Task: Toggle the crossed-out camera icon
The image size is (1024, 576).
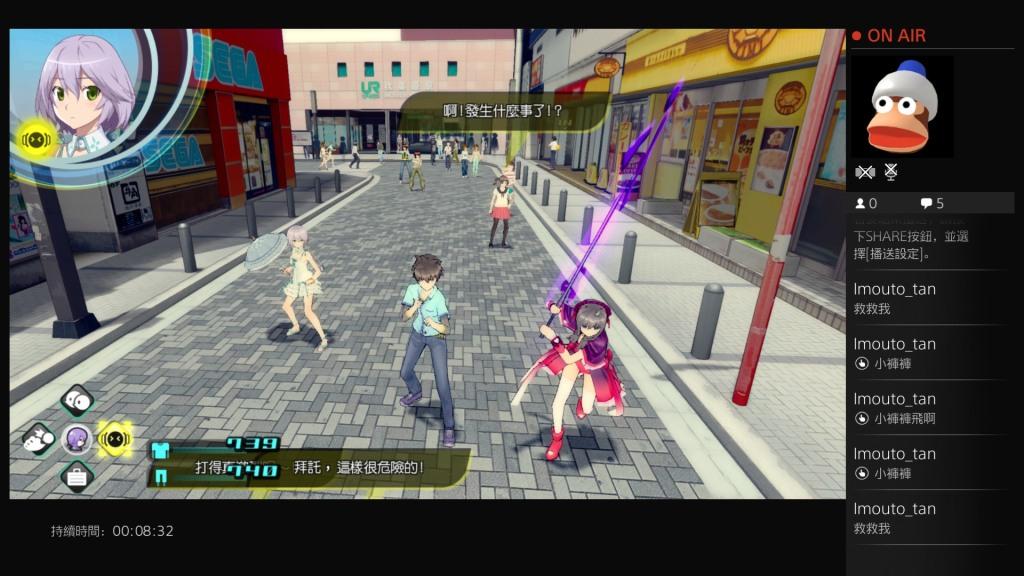Action: [x=865, y=172]
